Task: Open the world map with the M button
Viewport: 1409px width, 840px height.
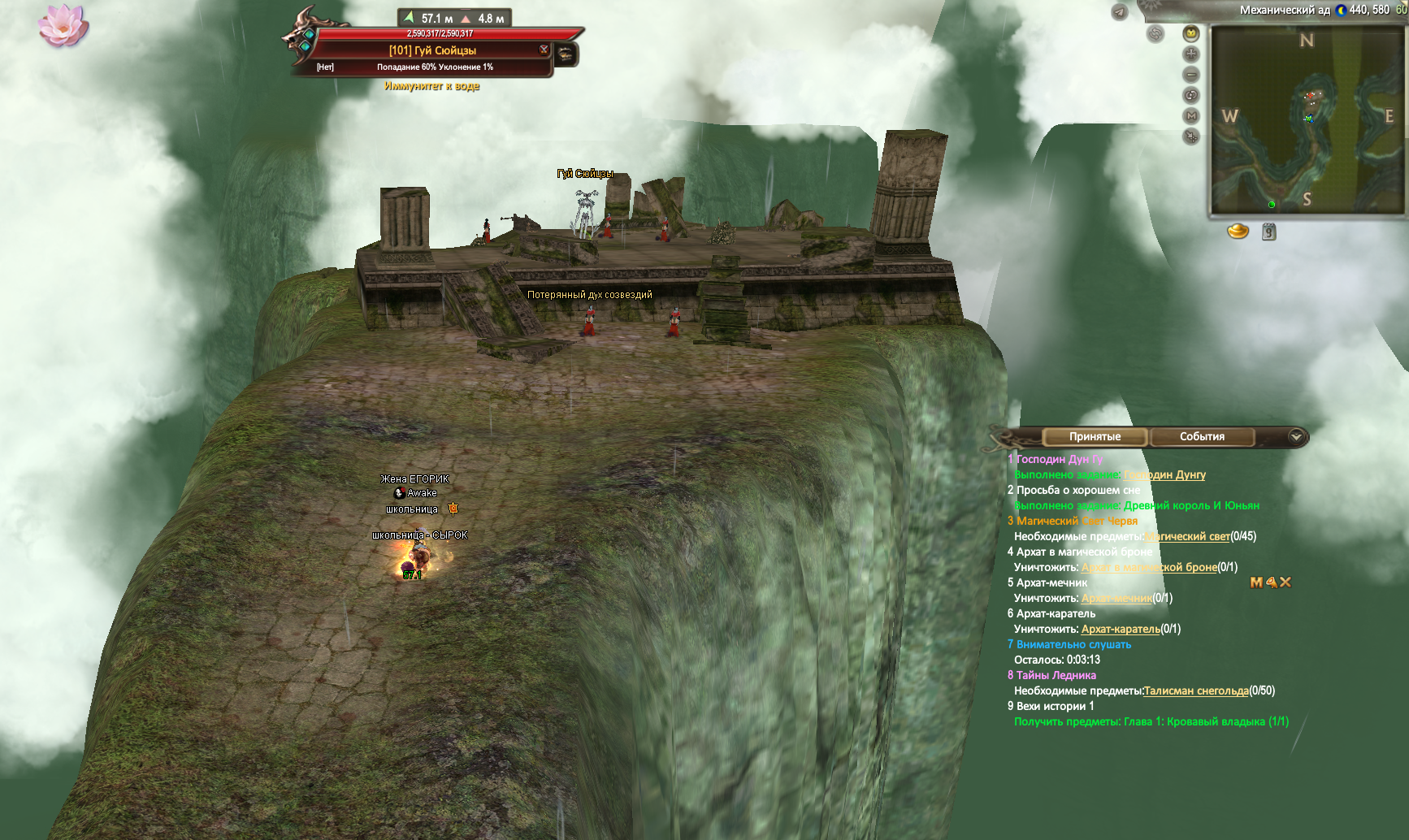Action: (x=1191, y=116)
